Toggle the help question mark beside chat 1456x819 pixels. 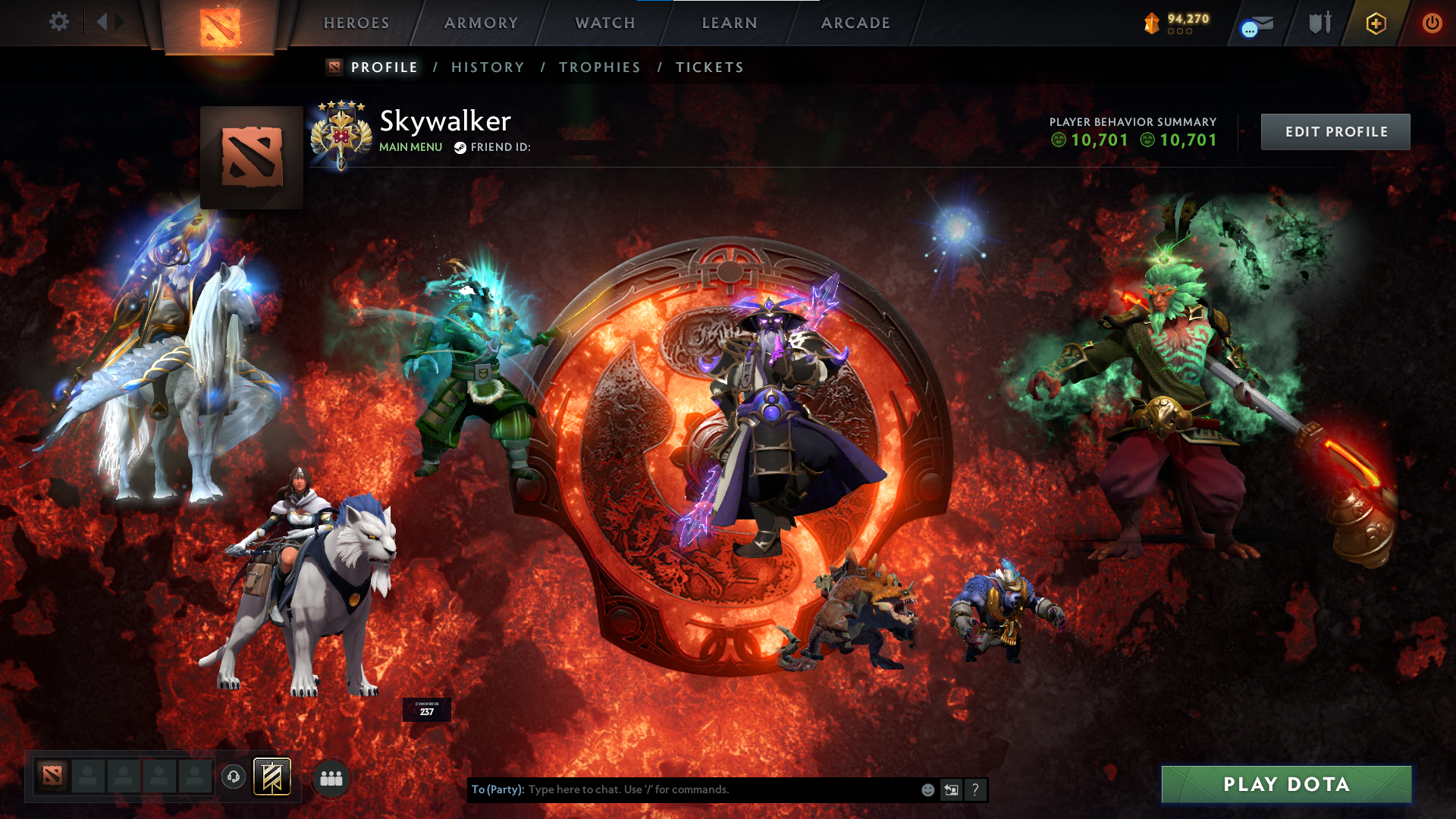click(975, 789)
